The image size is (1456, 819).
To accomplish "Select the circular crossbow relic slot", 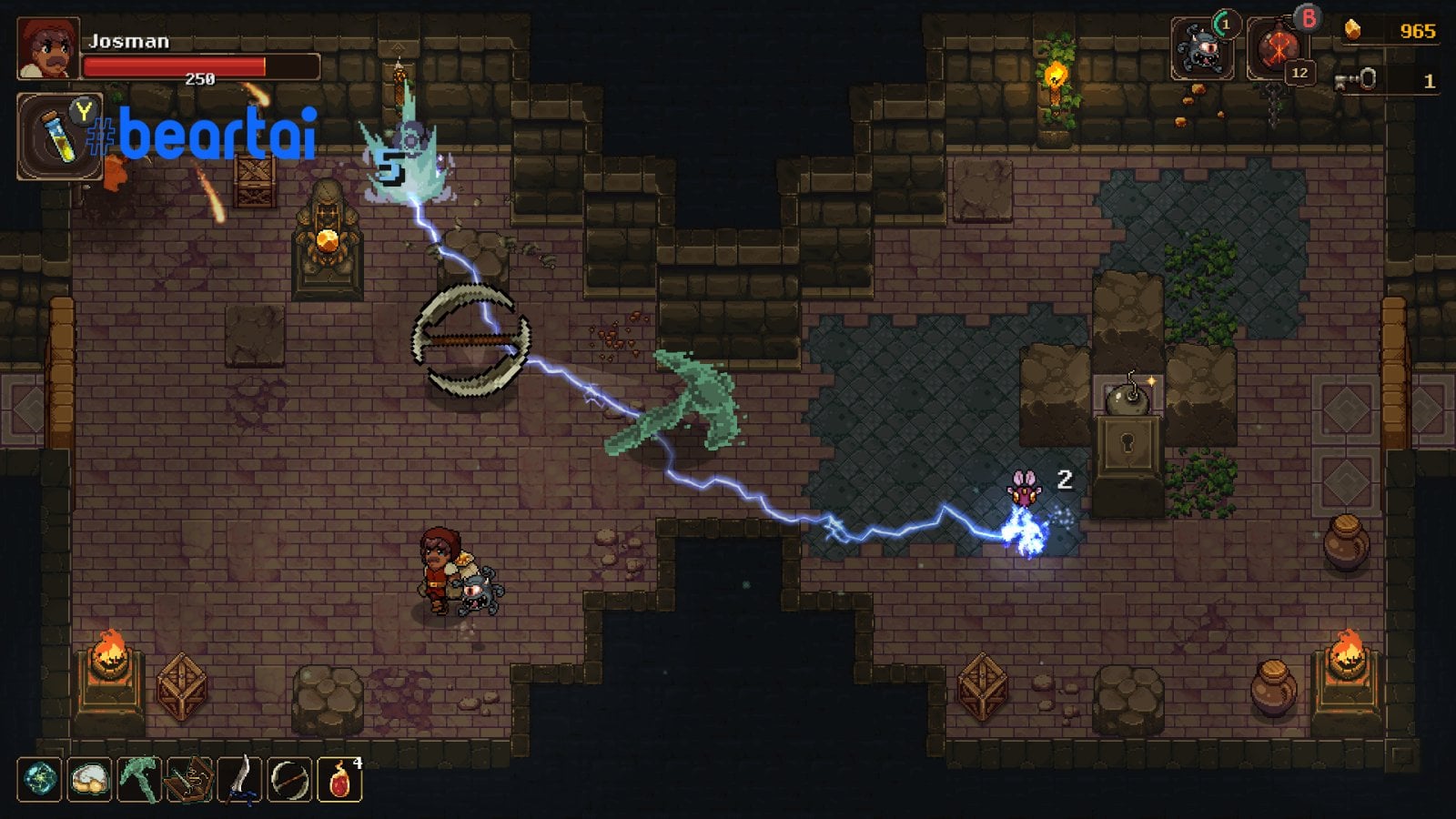I will (x=289, y=780).
